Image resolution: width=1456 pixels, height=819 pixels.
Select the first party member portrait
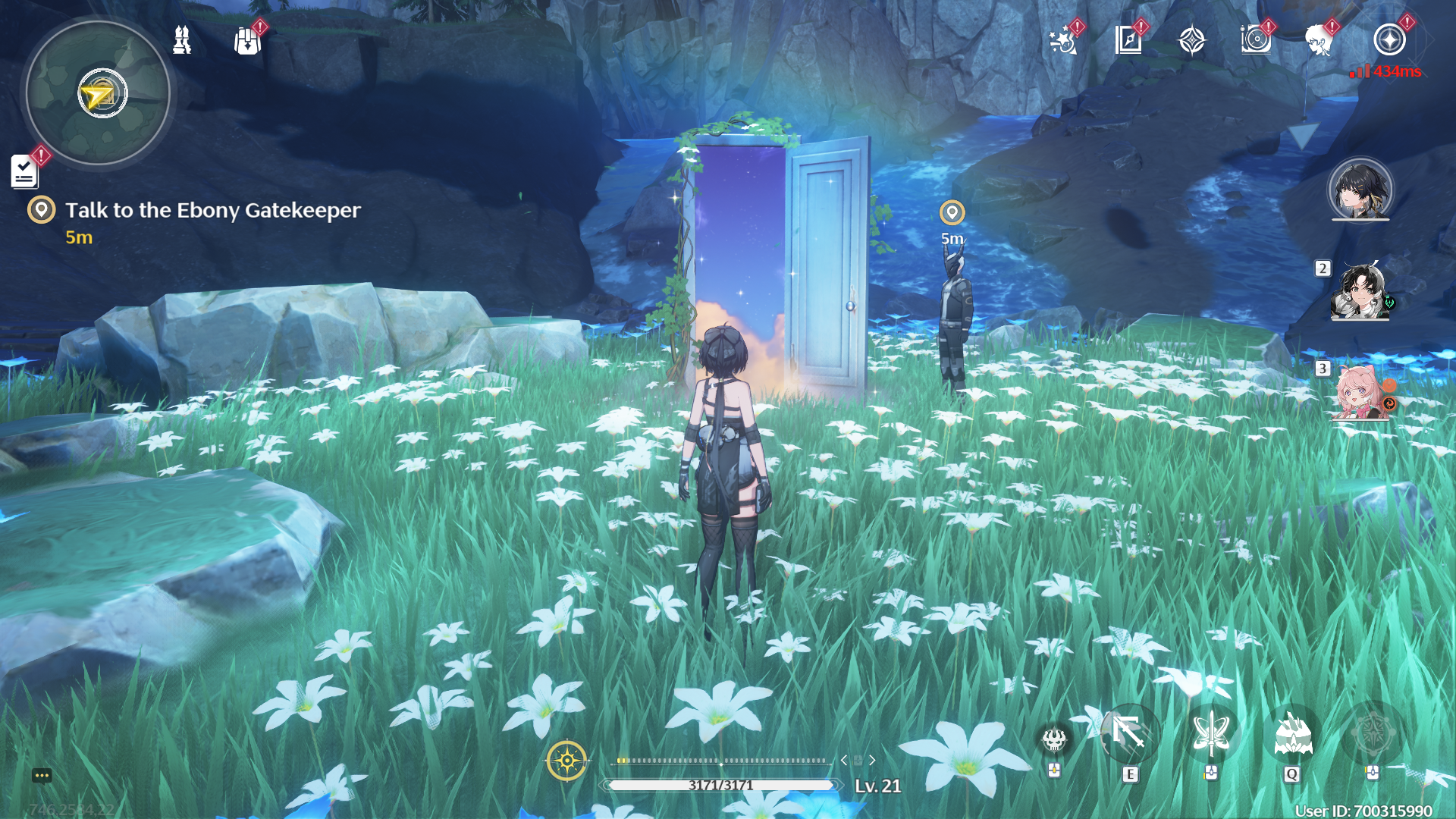[1360, 190]
